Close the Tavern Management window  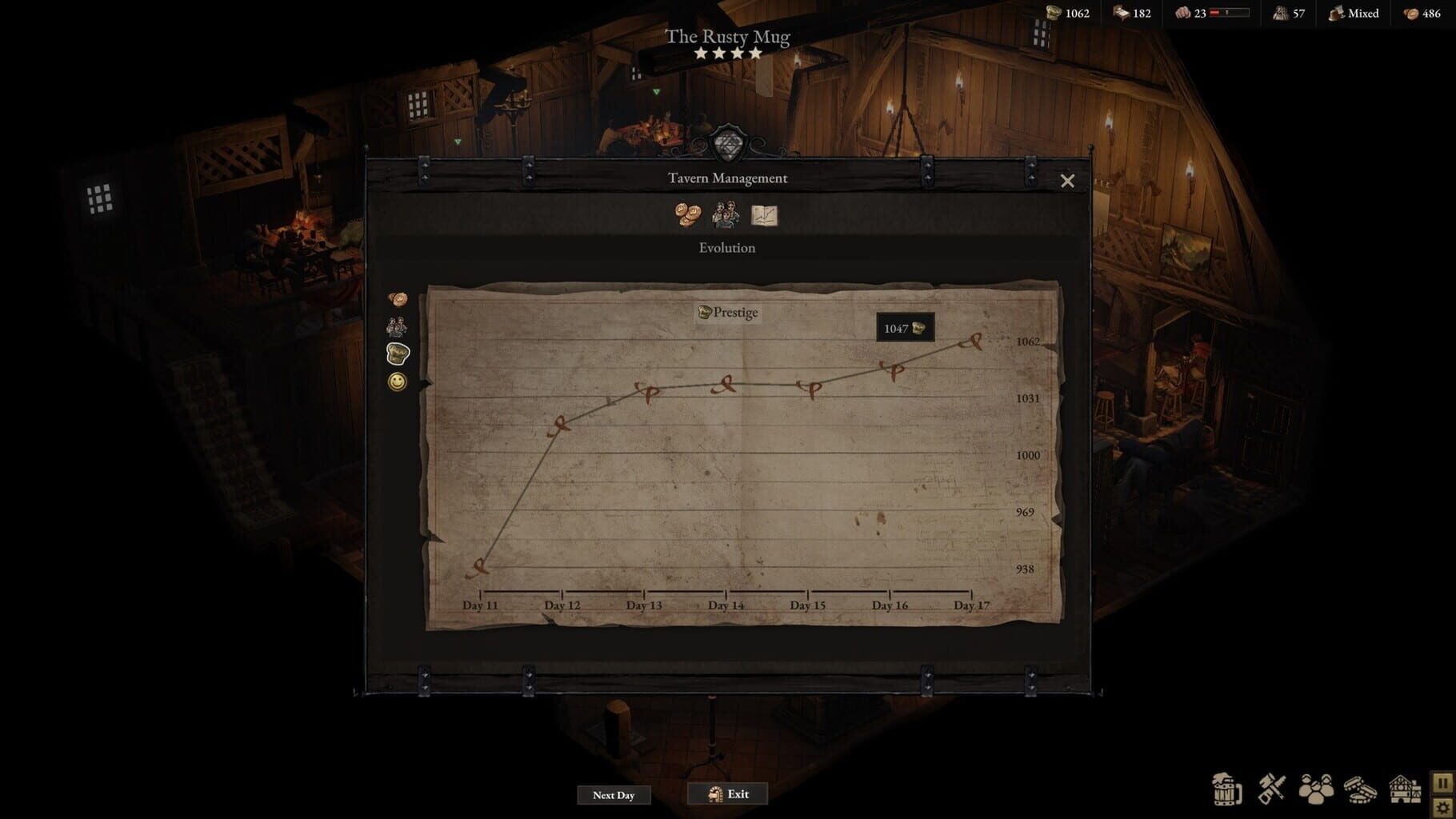coord(1069,181)
